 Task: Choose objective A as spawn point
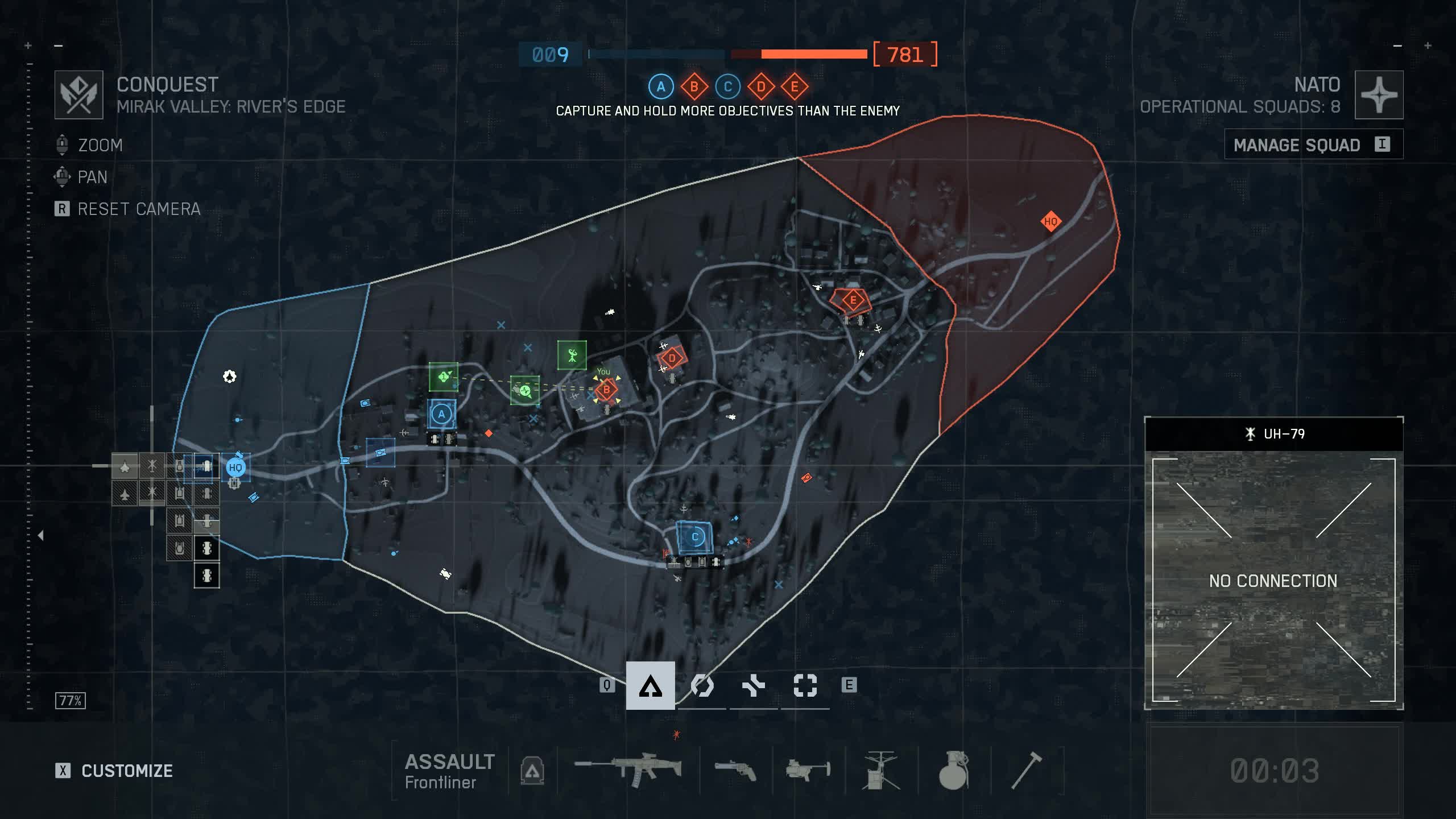pyautogui.click(x=442, y=414)
